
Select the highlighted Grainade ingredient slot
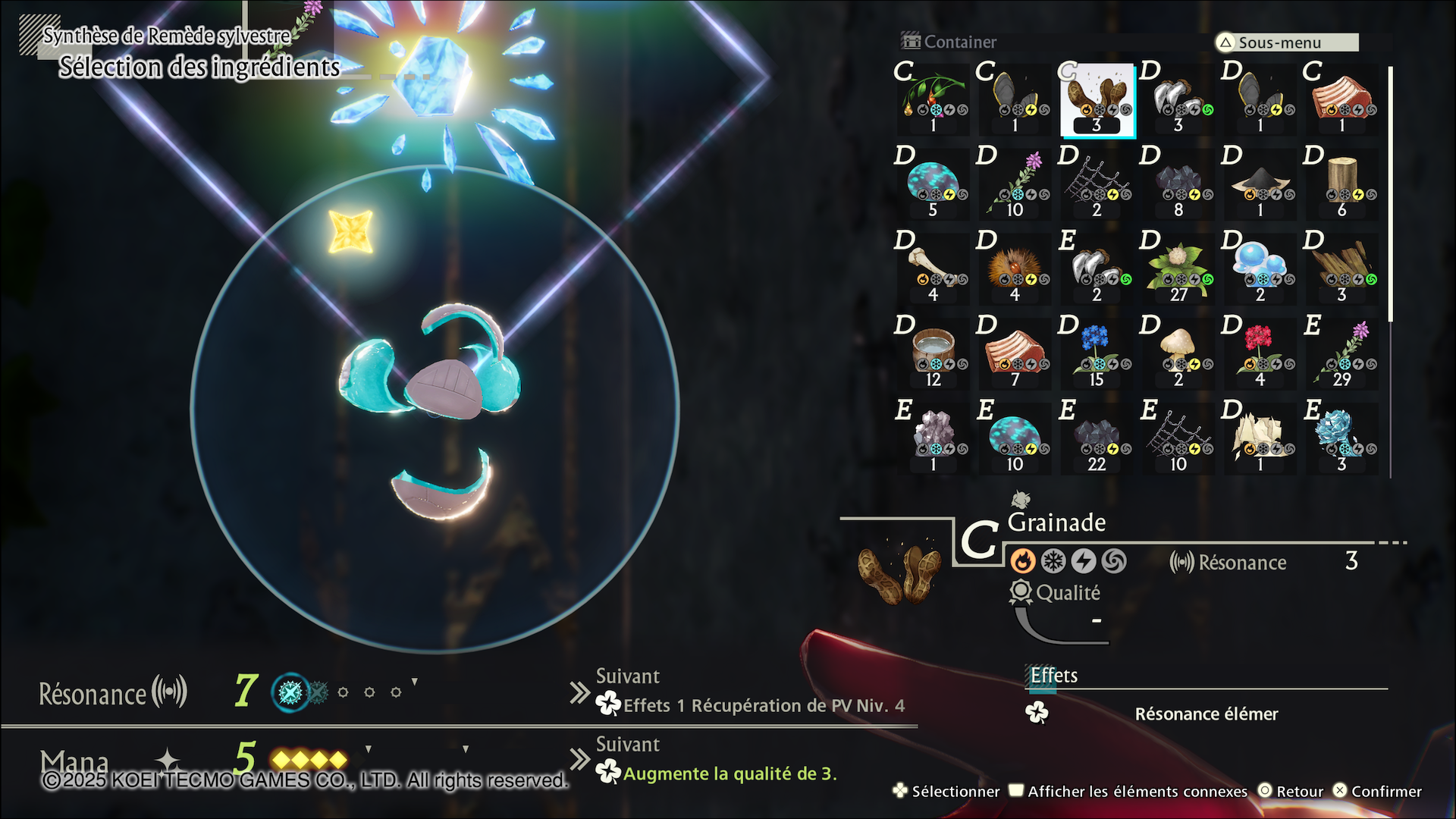(1096, 99)
